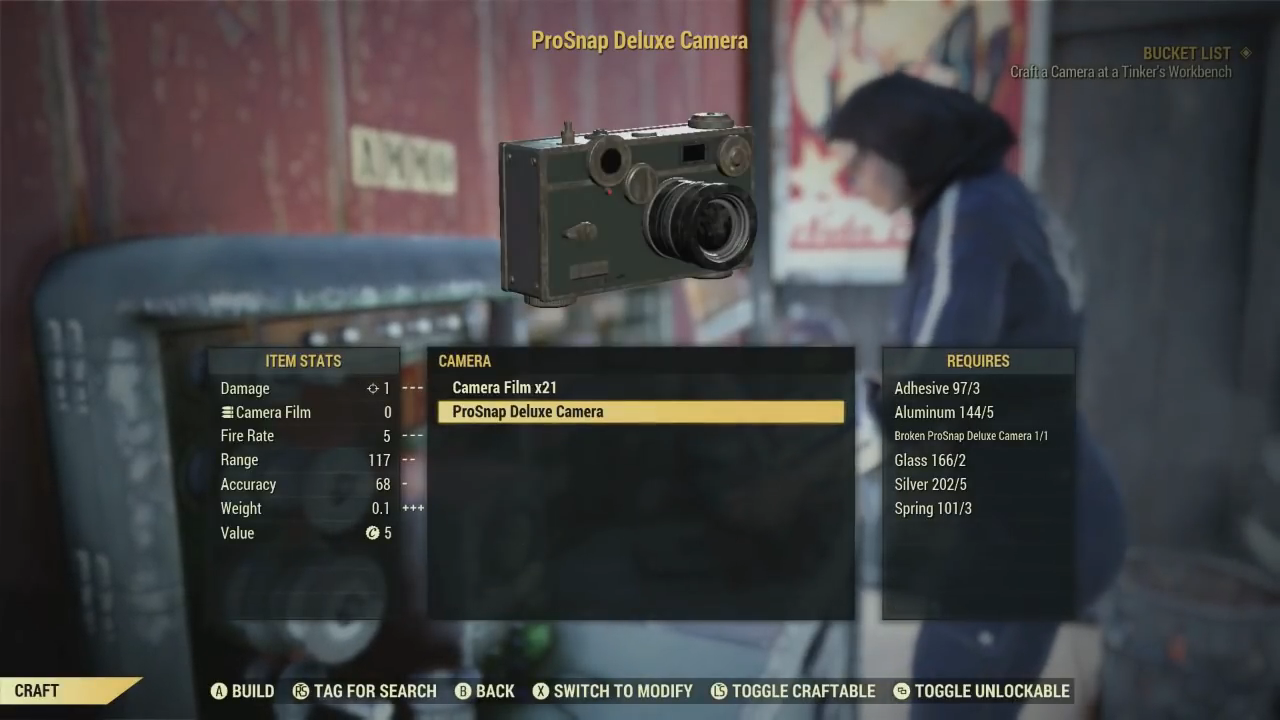
Task: Click the Adhesive 97/3 requirement
Action: point(937,388)
